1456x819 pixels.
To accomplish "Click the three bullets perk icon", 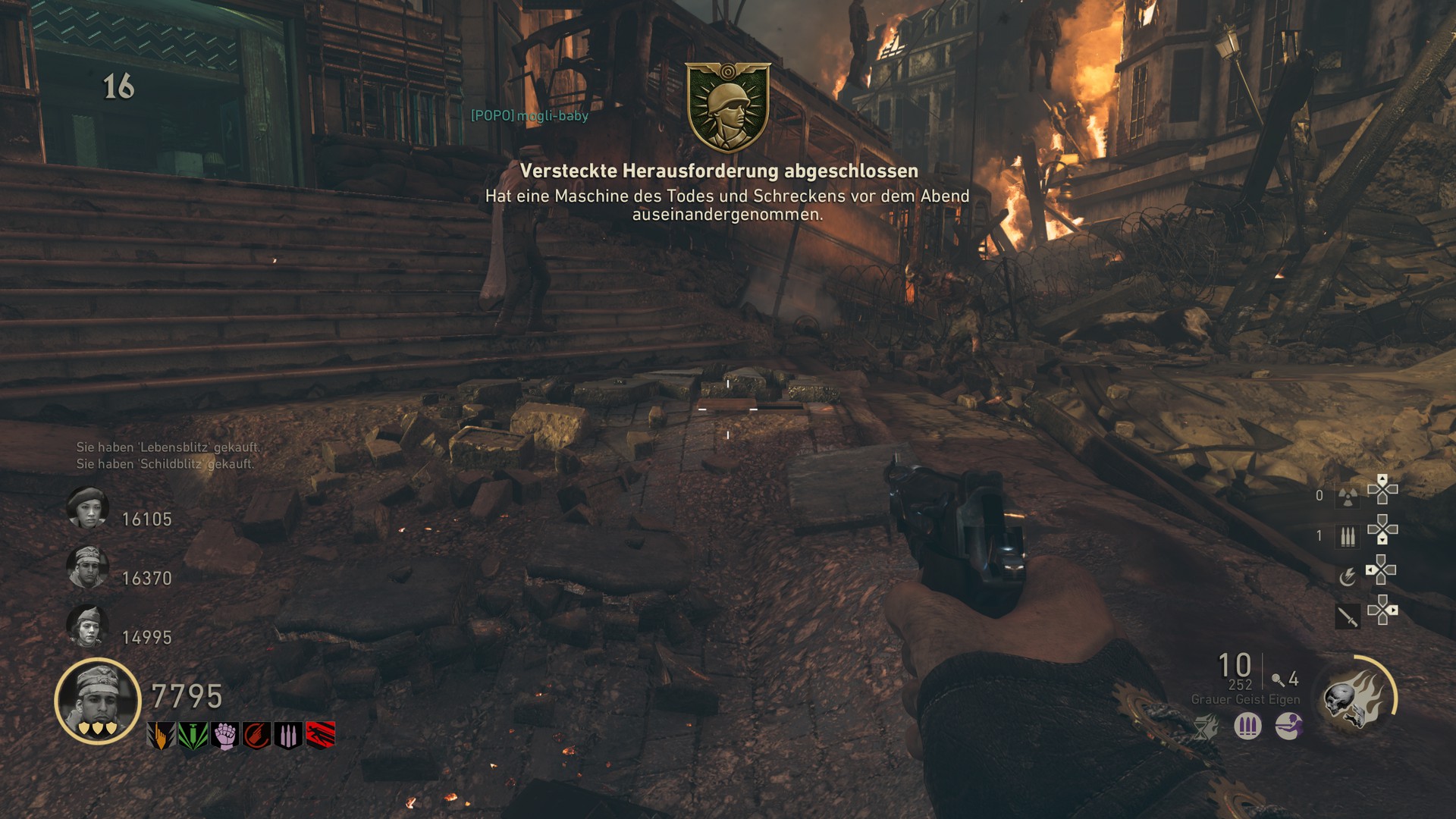I will click(x=289, y=736).
